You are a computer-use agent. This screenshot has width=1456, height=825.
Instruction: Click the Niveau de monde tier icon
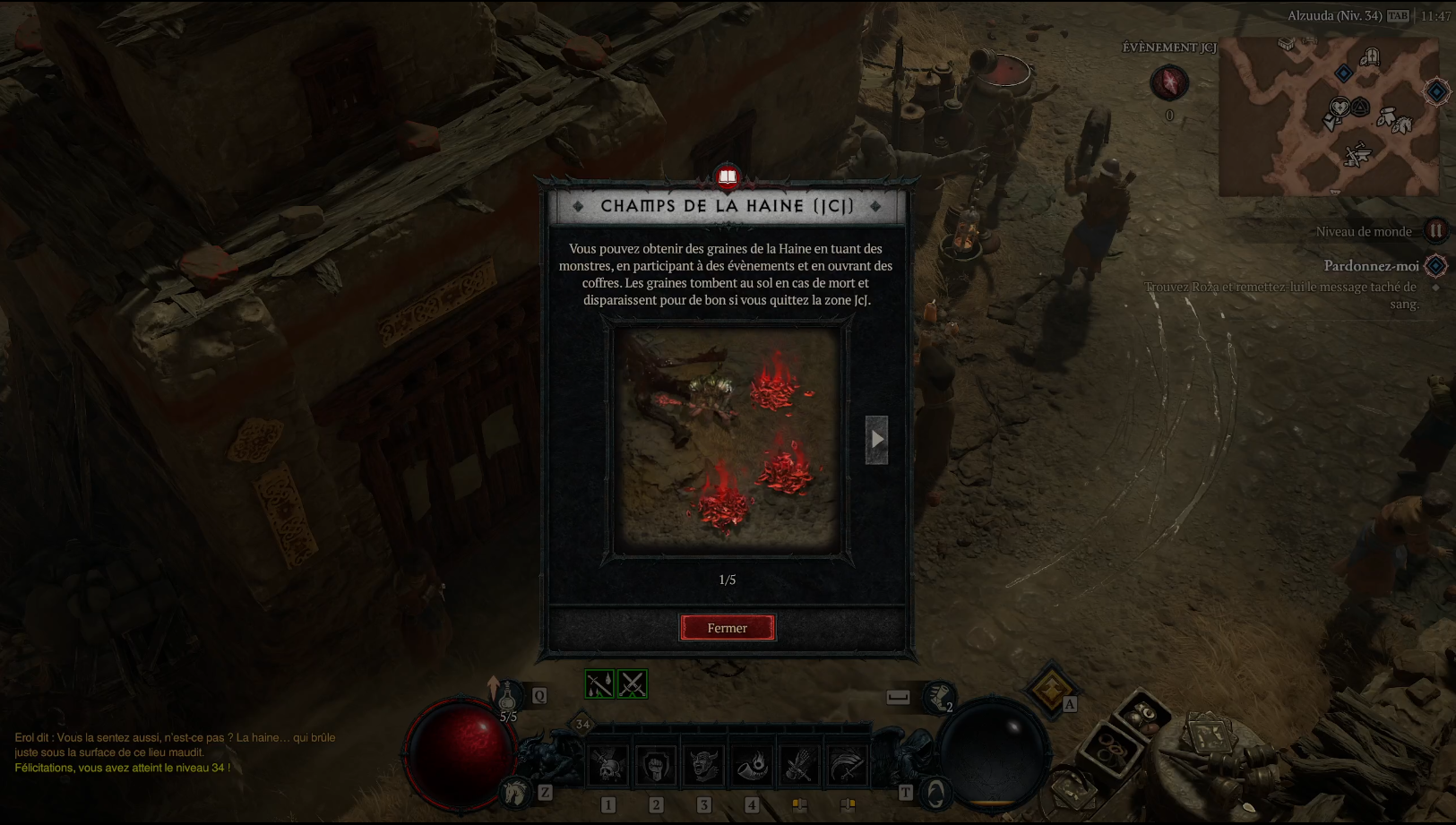[1435, 231]
